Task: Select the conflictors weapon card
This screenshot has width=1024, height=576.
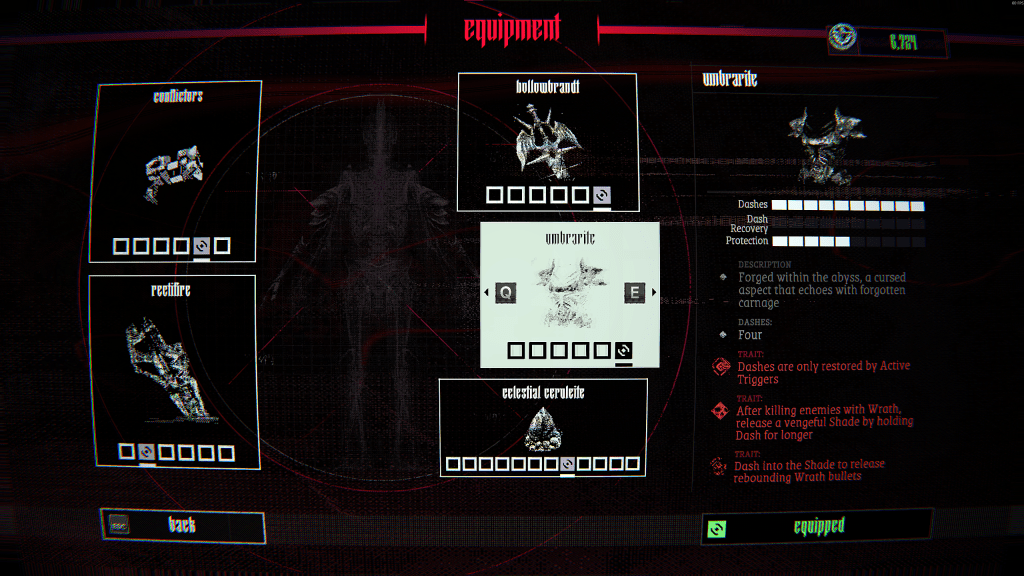Action: point(176,171)
